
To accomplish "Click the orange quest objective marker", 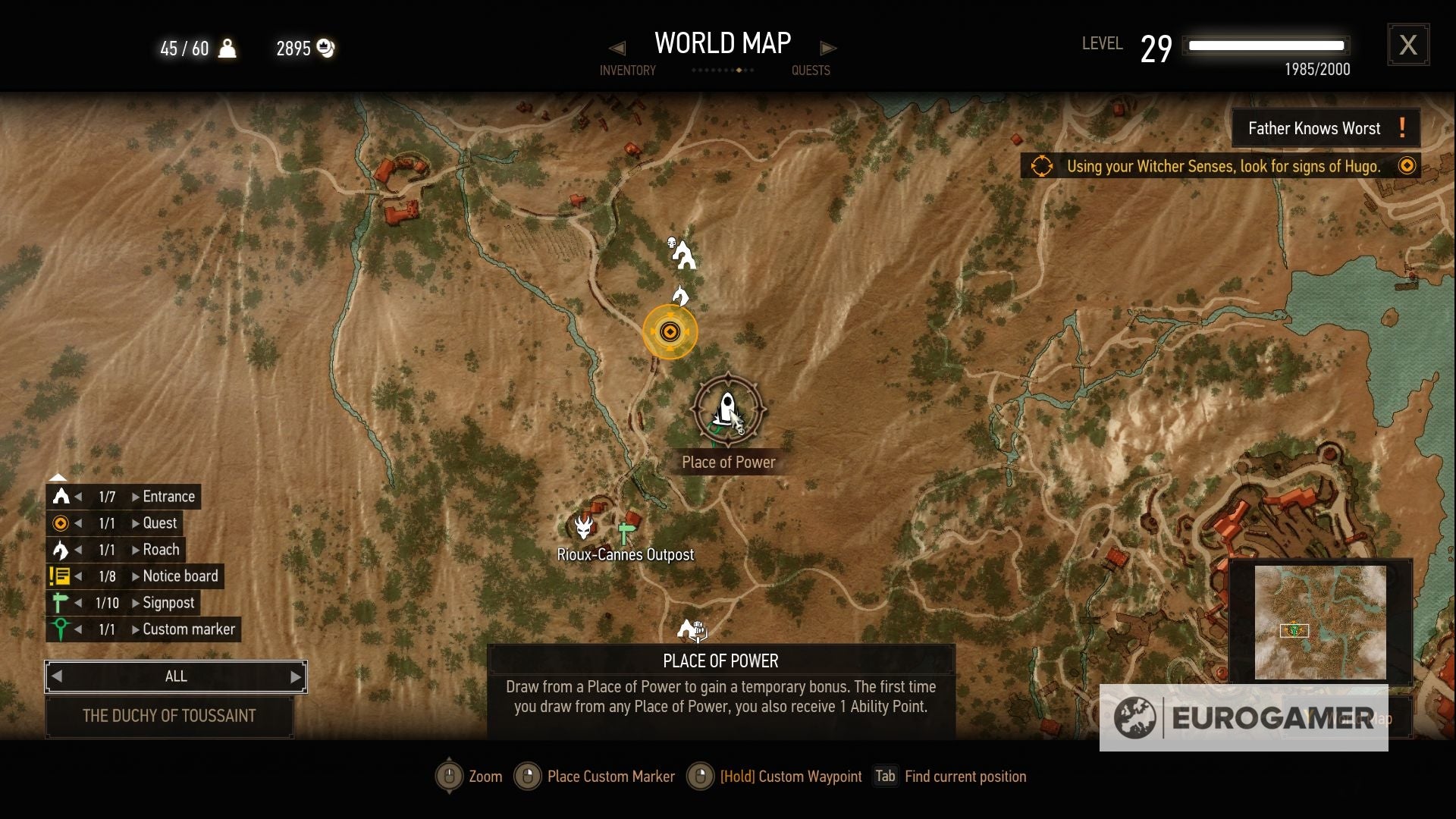I will tap(670, 332).
